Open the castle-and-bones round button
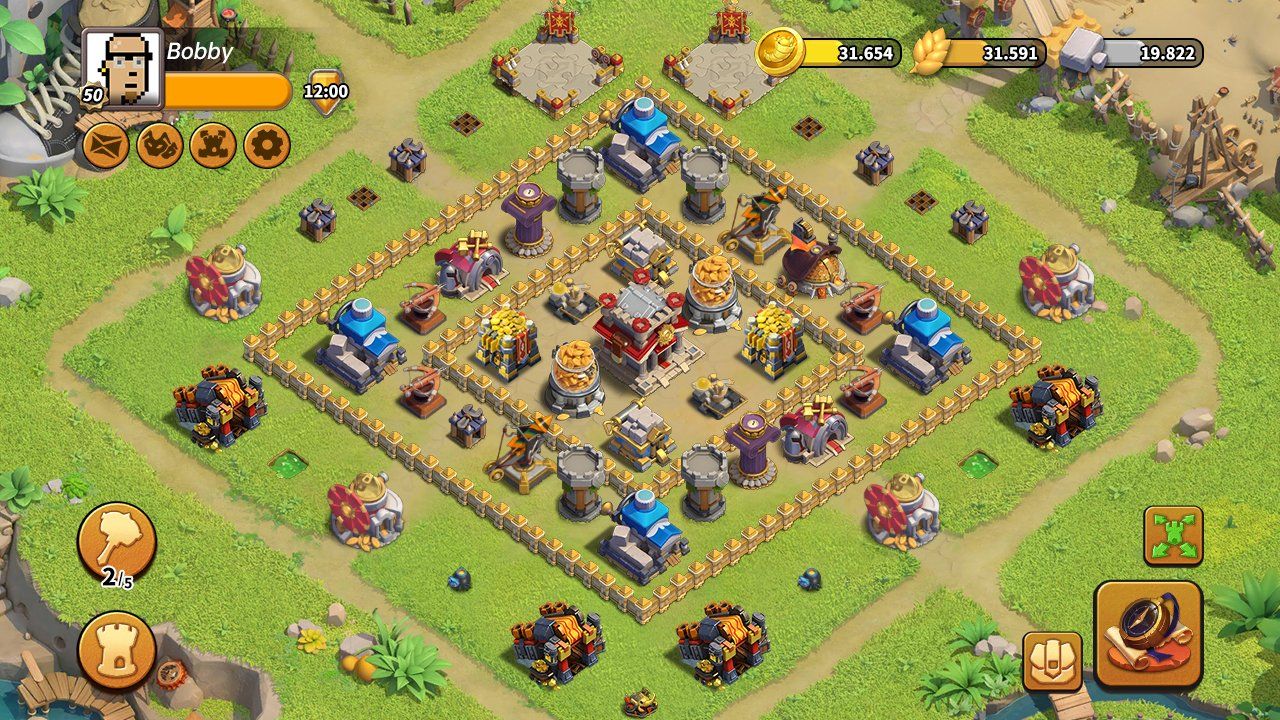 click(x=213, y=146)
